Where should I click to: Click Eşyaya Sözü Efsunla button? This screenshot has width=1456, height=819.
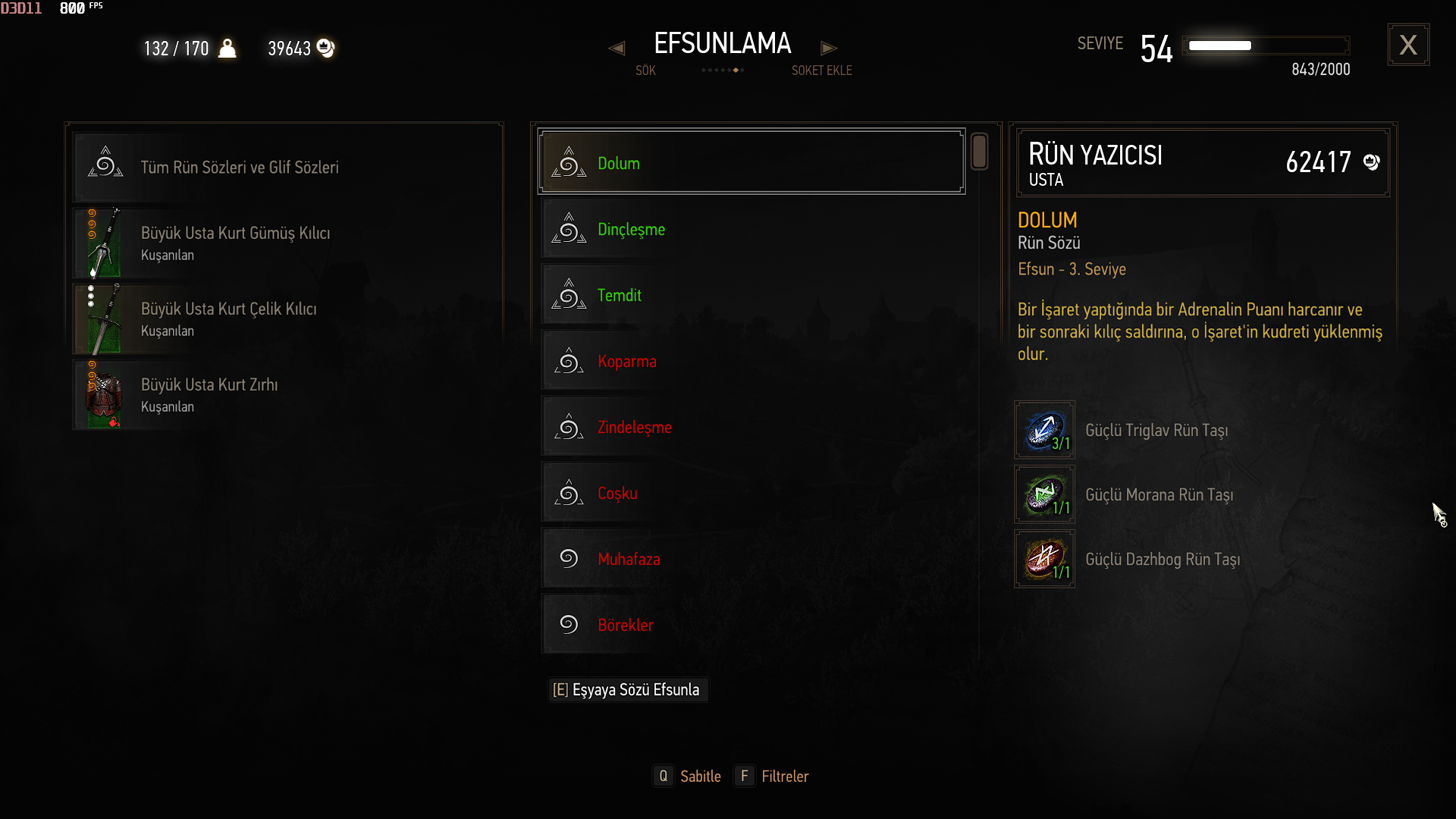(x=628, y=690)
